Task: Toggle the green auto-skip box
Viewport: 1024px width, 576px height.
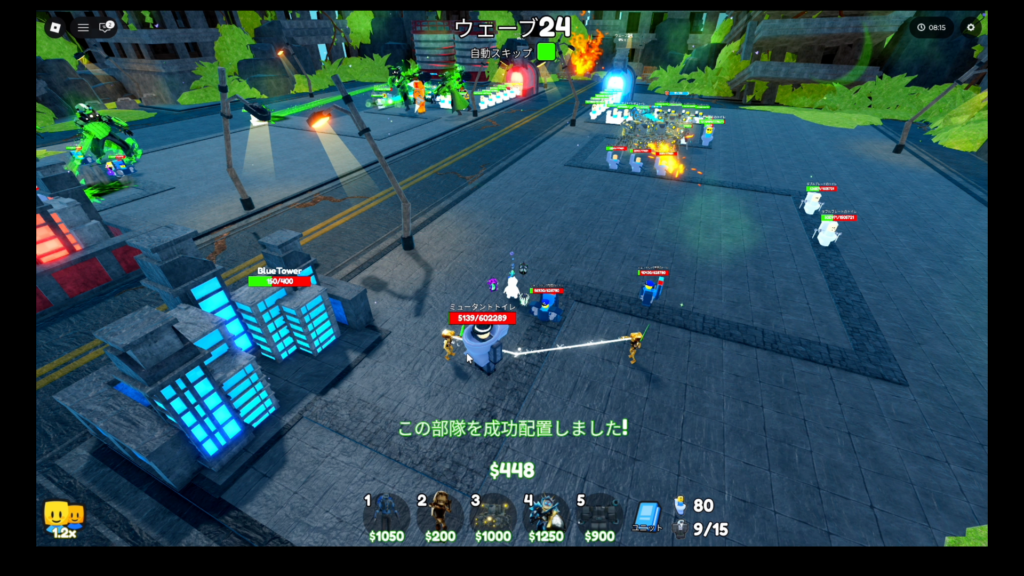Action: (x=546, y=52)
